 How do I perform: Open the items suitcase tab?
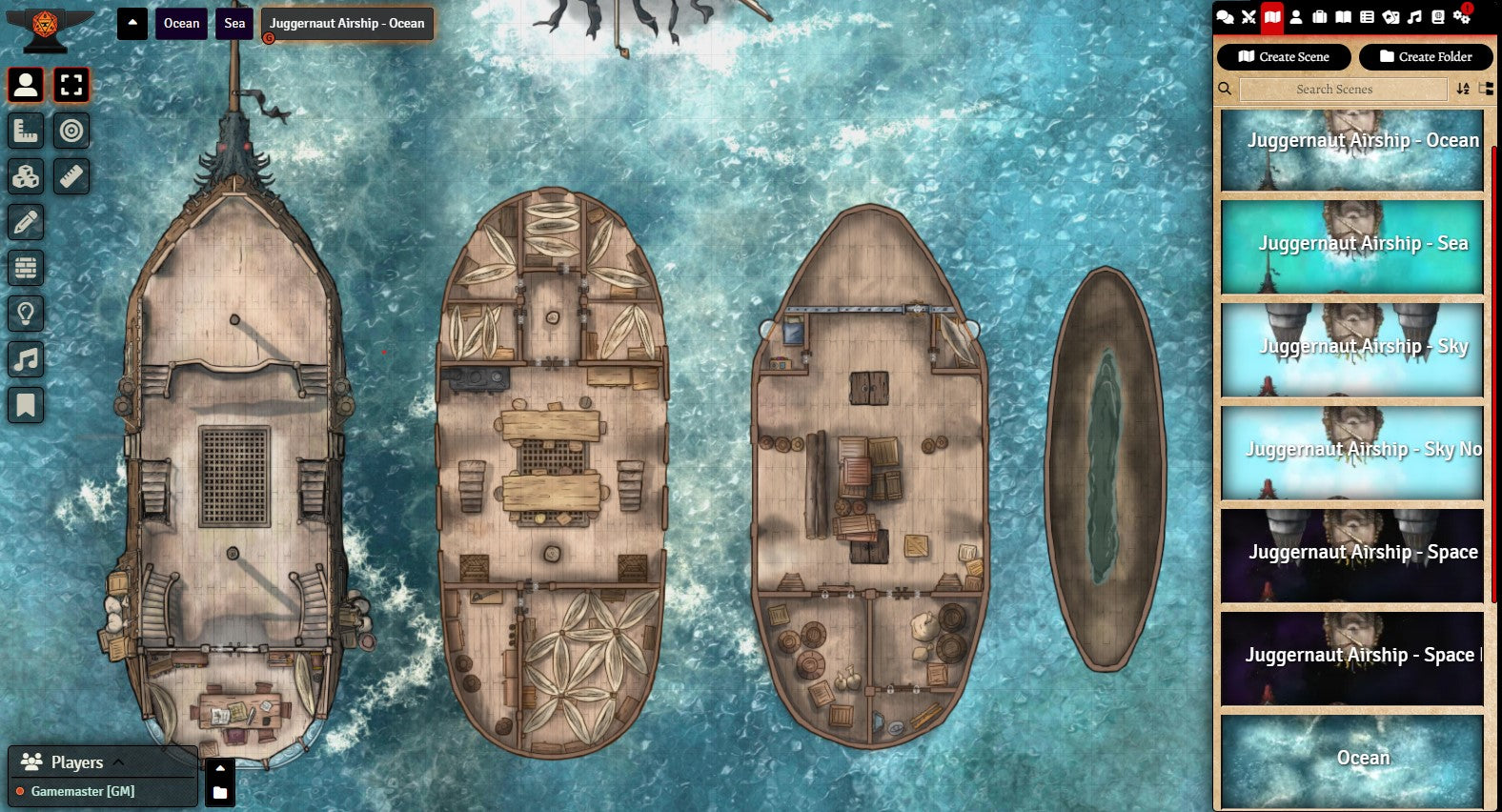[x=1320, y=16]
